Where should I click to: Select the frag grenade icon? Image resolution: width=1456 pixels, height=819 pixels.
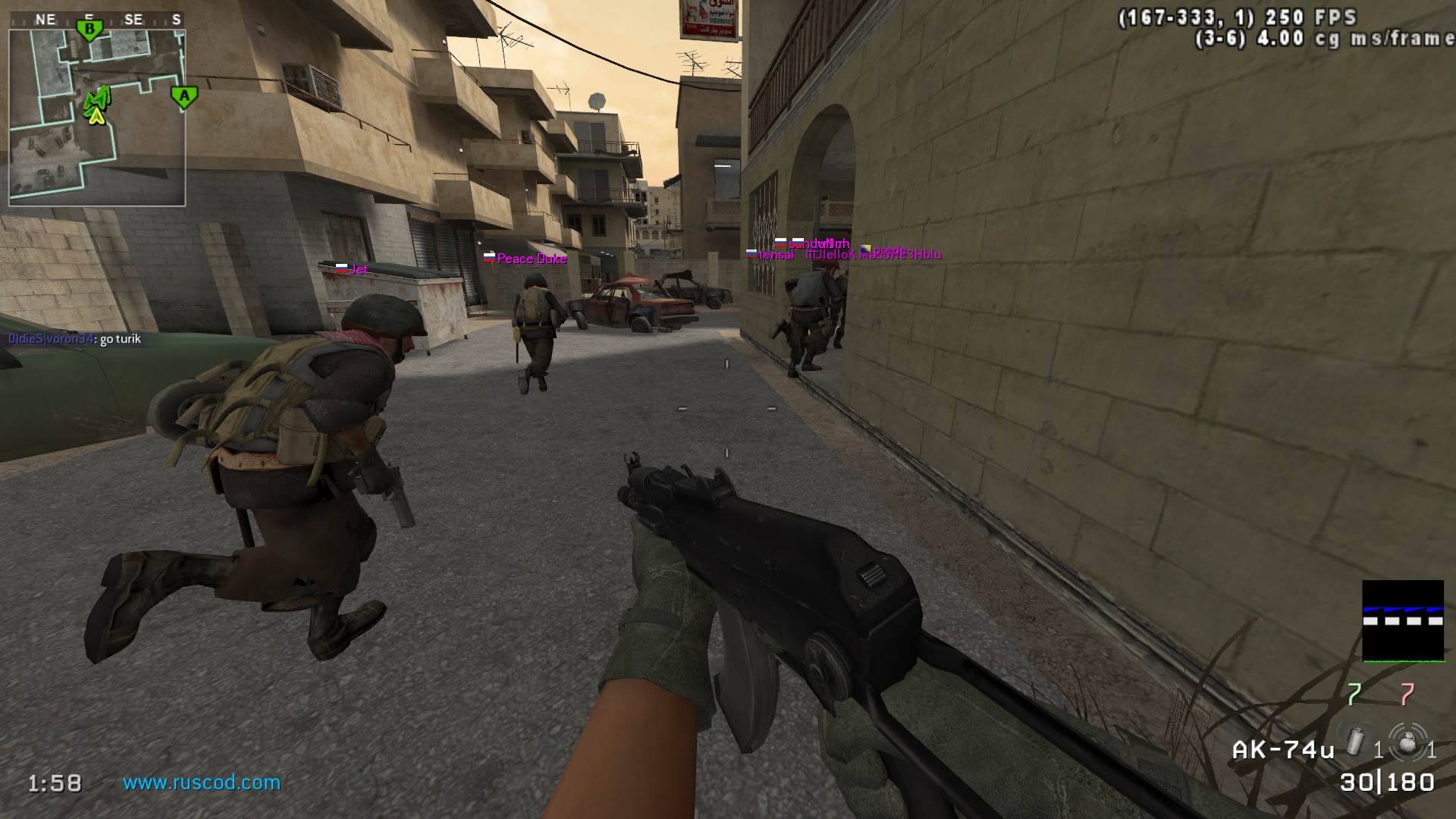tap(1407, 742)
